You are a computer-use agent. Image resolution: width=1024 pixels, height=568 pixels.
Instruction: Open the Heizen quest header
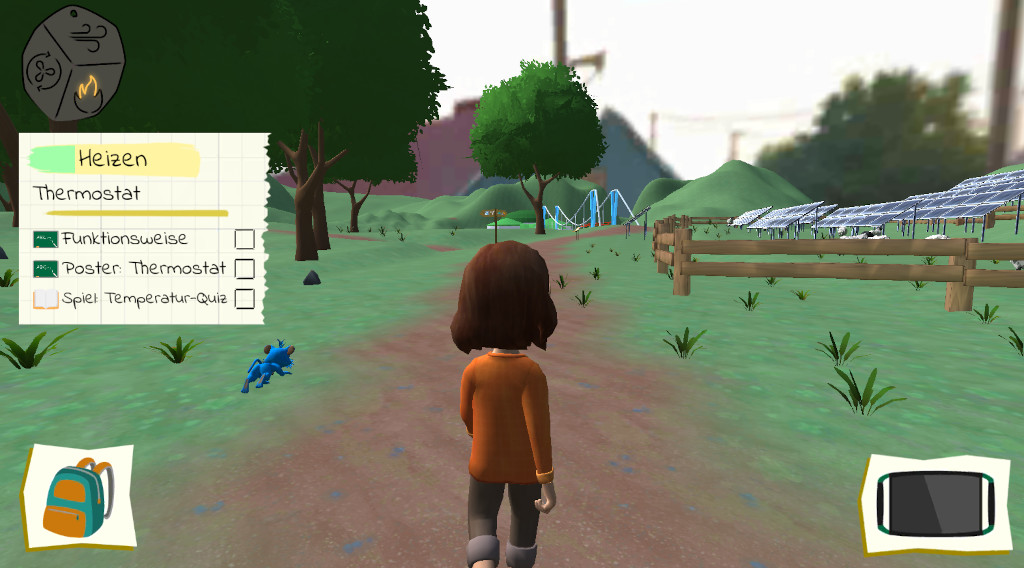113,159
